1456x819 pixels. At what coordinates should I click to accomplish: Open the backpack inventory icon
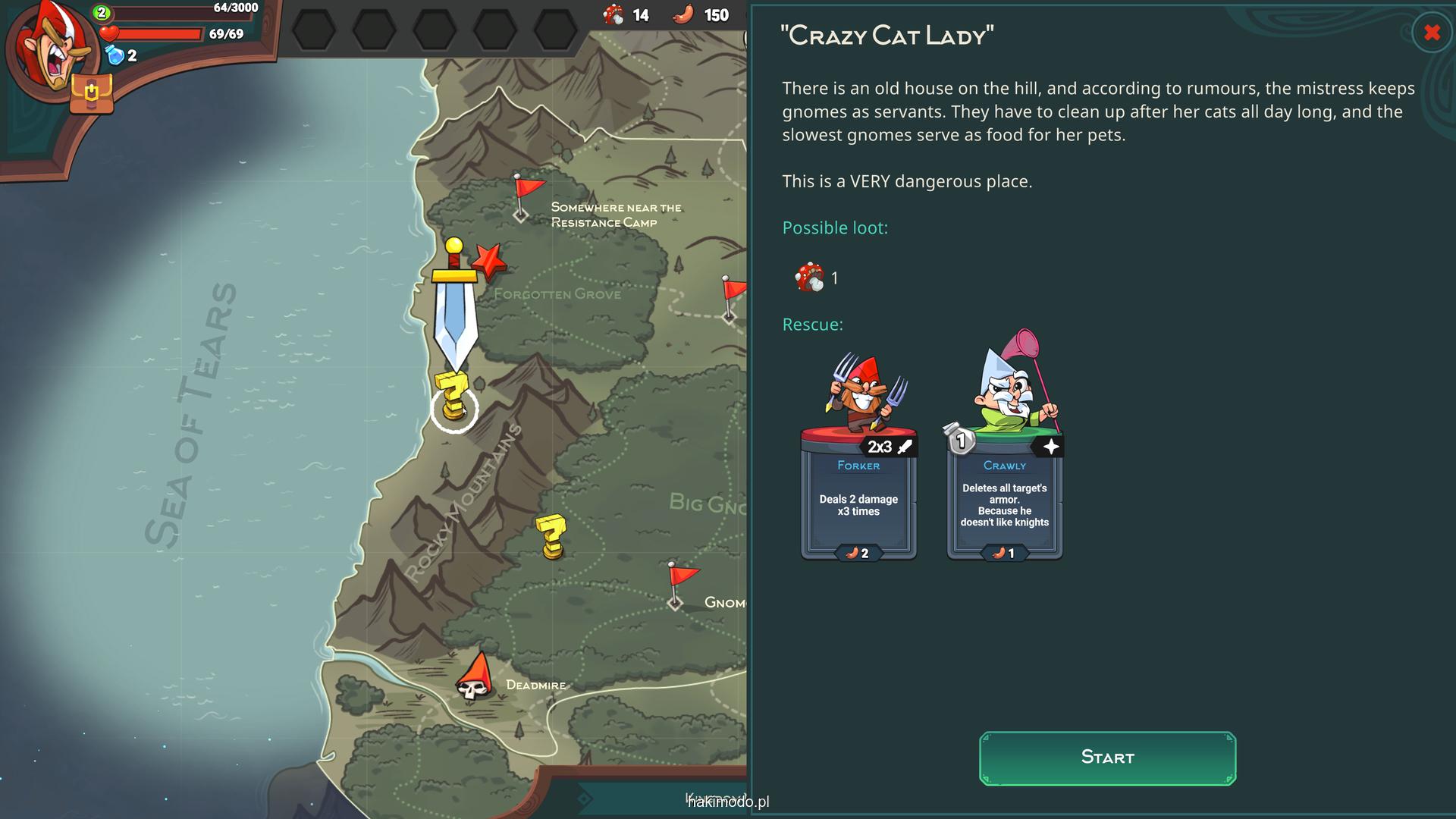click(91, 94)
